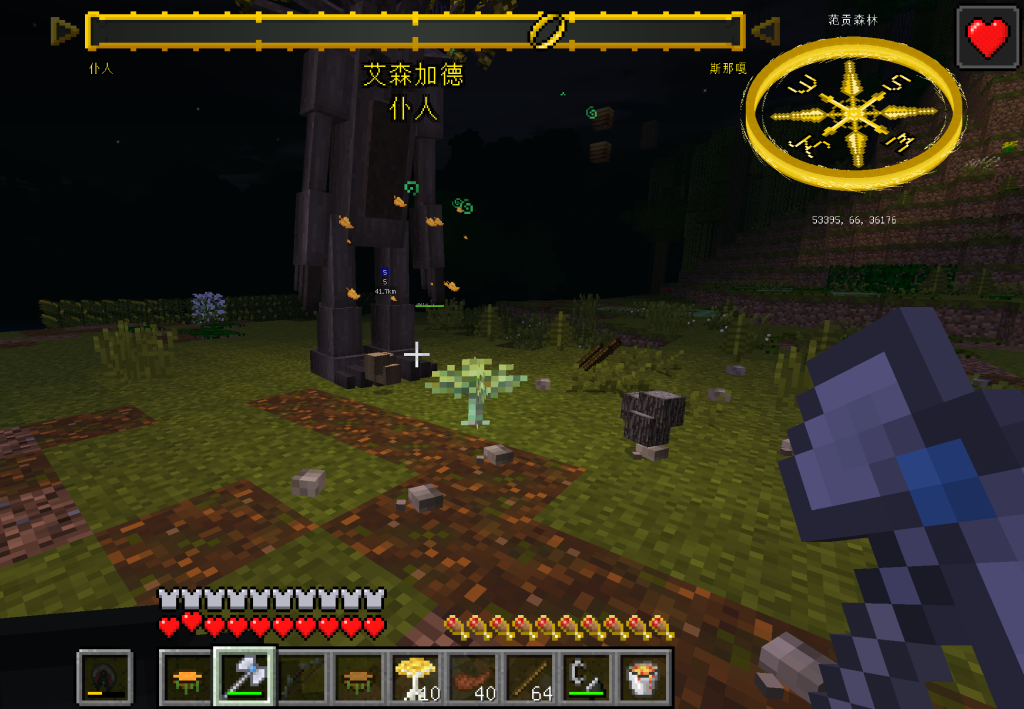This screenshot has width=1024, height=709.
Task: Pick the stack of 64 sticks
Action: [x=530, y=677]
